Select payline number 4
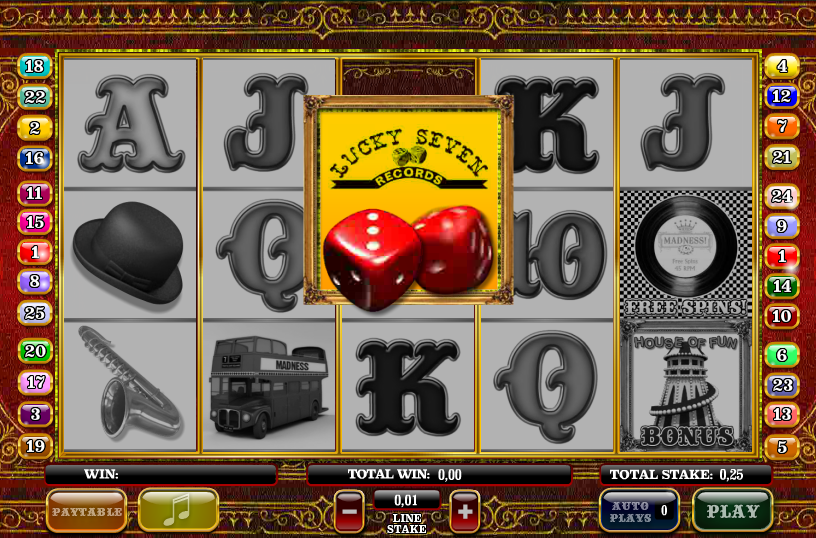 click(781, 67)
